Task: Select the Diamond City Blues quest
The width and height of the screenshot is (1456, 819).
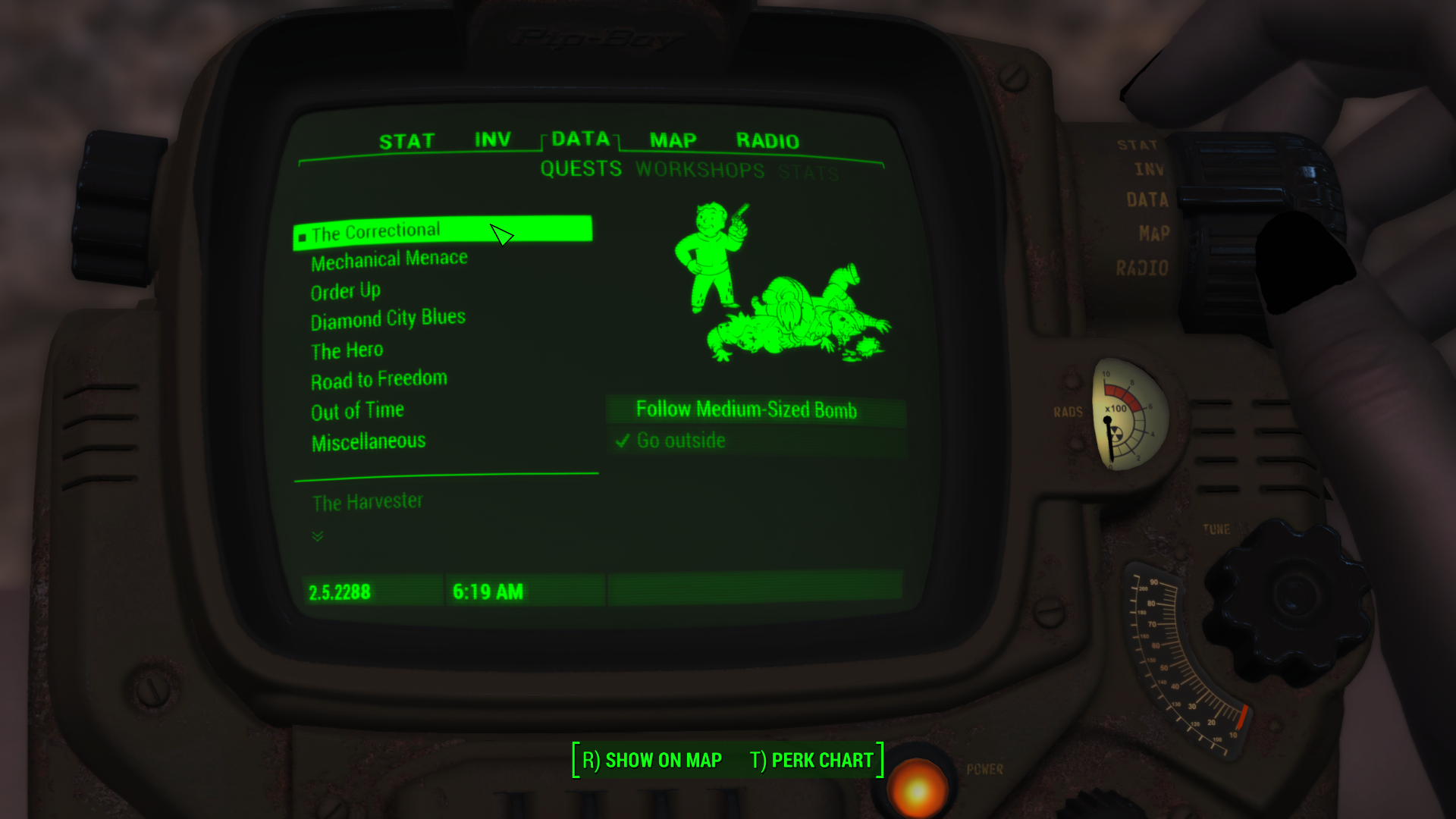Action: (388, 318)
